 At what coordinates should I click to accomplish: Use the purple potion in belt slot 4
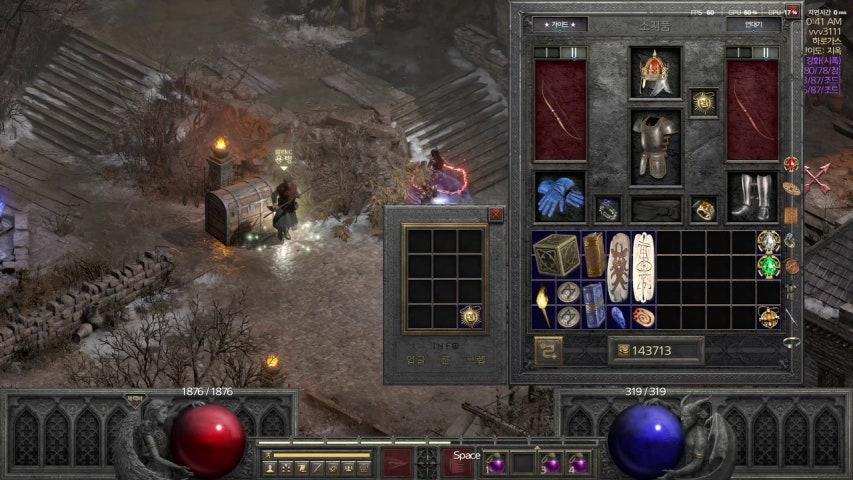578,463
